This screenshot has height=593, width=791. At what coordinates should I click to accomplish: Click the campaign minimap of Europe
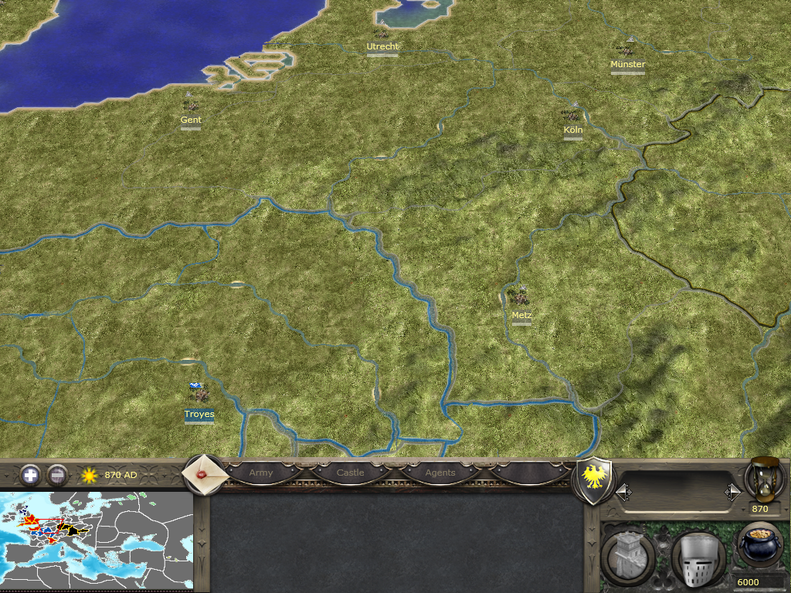point(96,541)
